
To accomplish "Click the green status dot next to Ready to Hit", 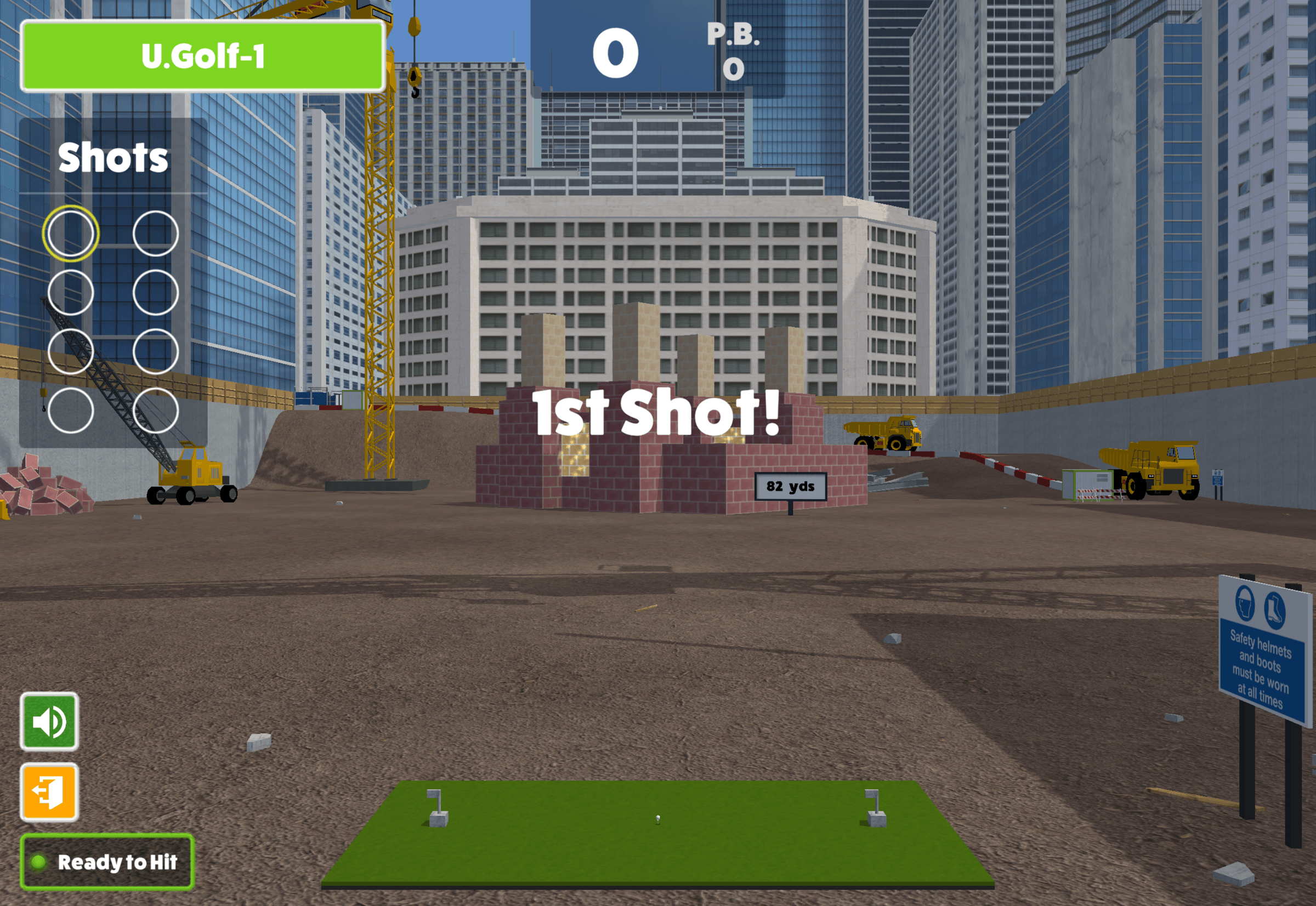I will click(38, 862).
